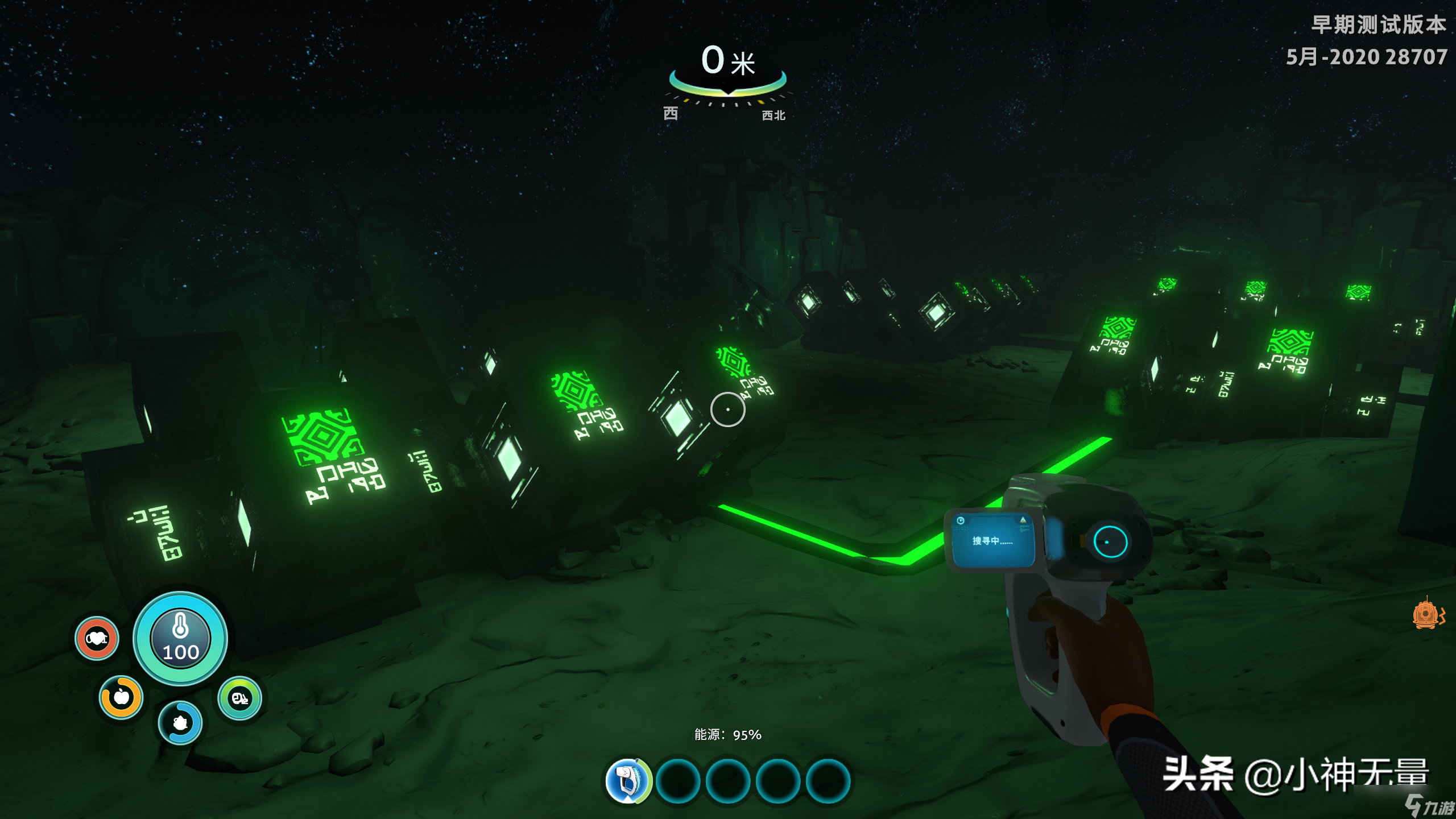1456x819 pixels.
Task: Select the scanner tool hotbar slot
Action: point(627,781)
